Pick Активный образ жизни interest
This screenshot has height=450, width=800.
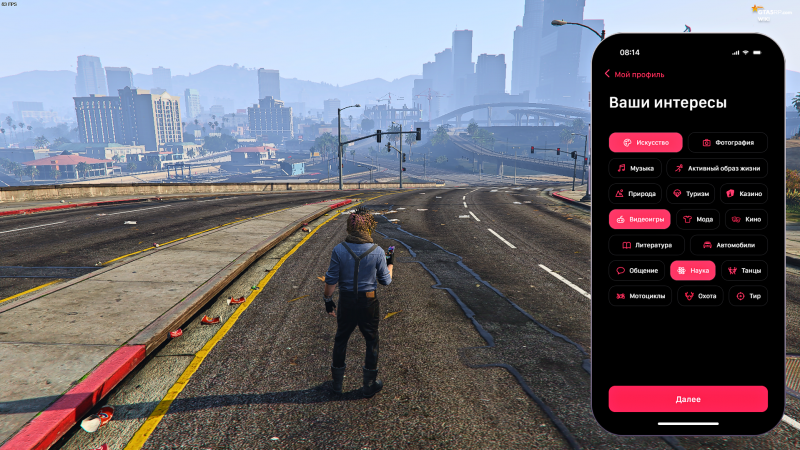point(717,168)
